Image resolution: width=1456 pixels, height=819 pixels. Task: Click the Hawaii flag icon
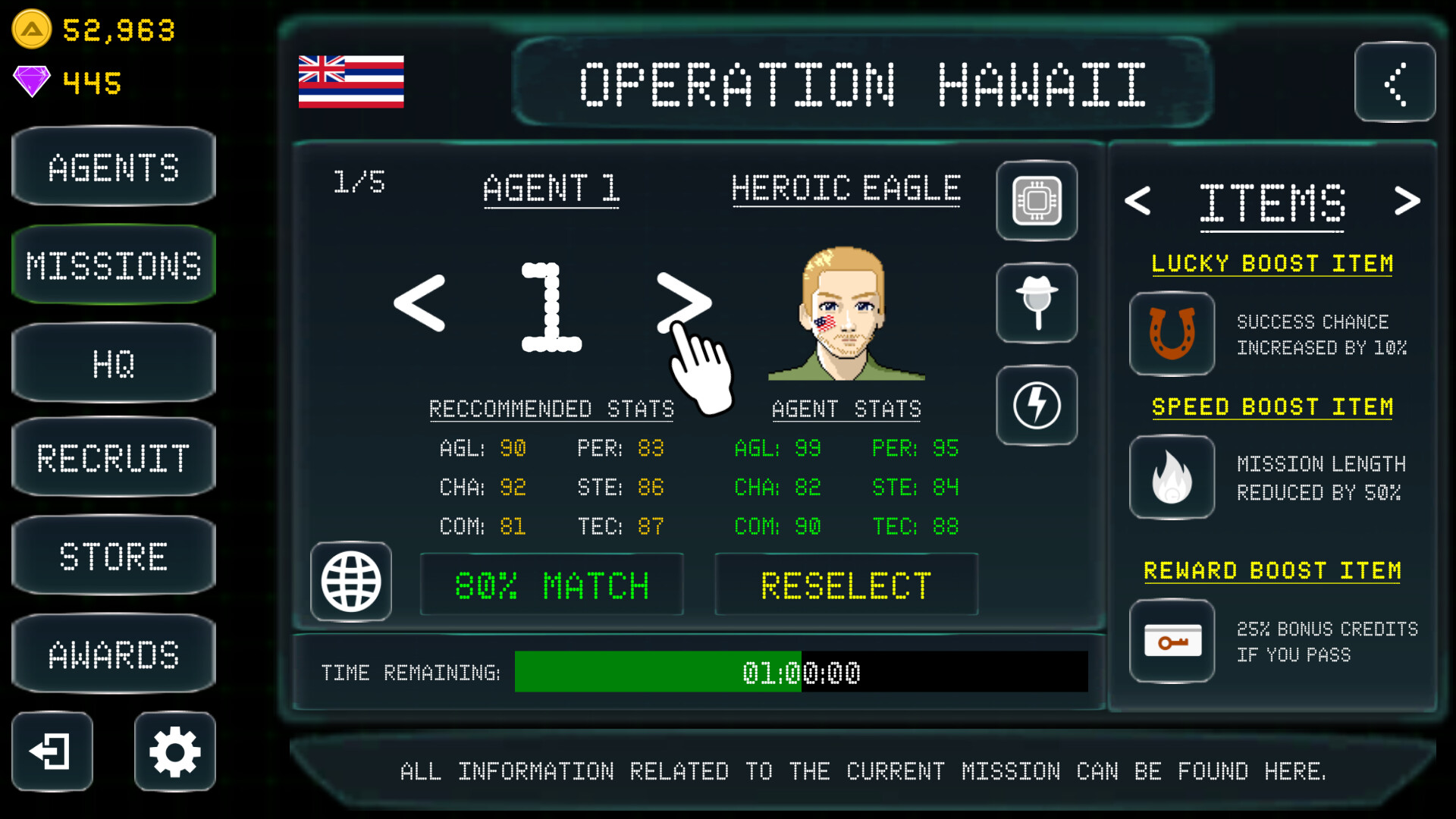pyautogui.click(x=350, y=83)
